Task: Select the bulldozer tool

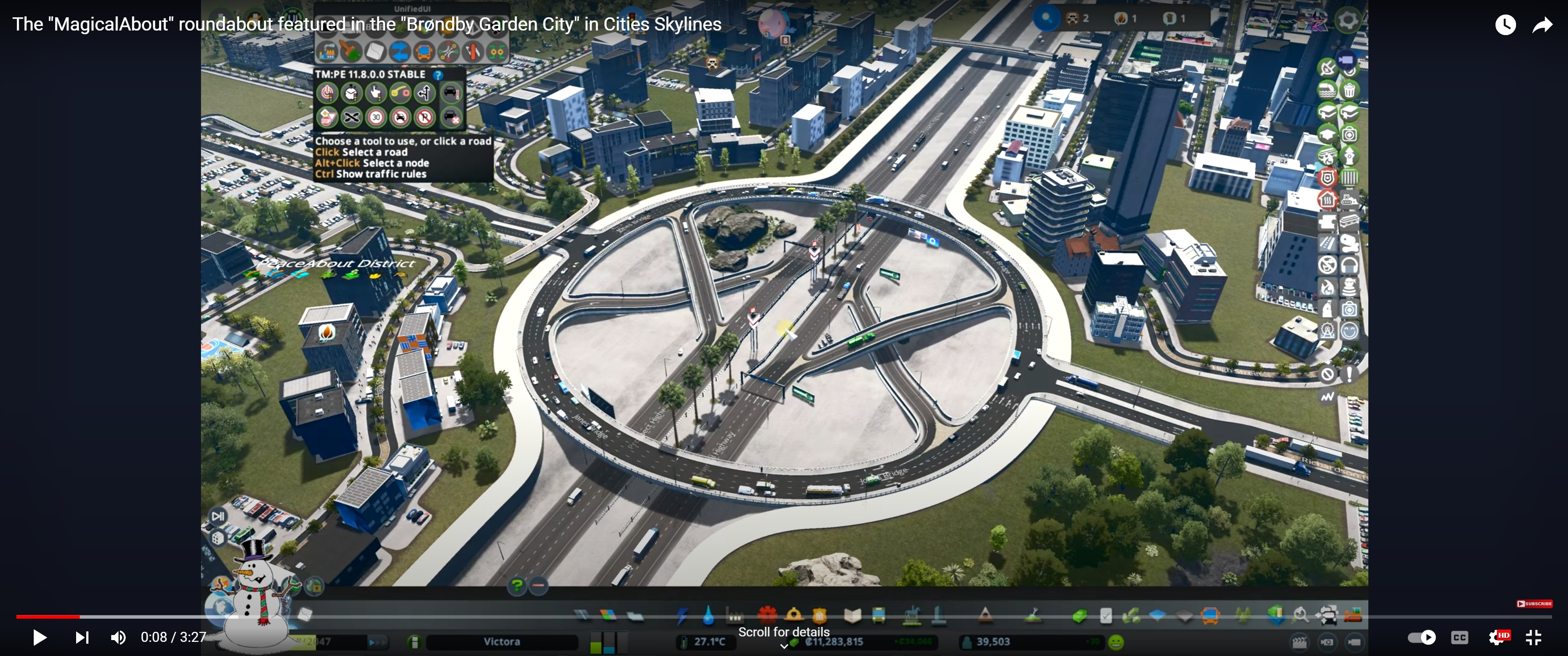Action: pos(1352,616)
